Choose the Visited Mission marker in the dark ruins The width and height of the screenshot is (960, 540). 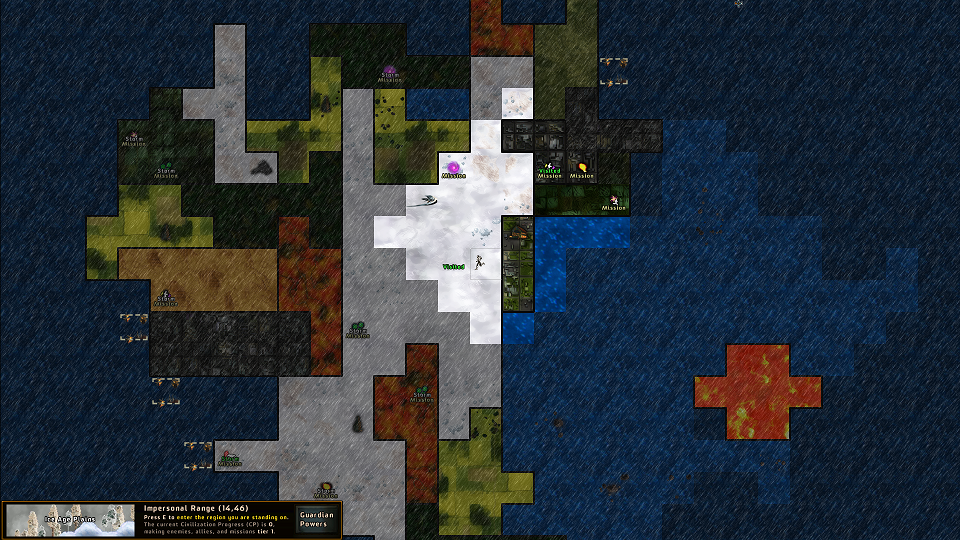click(549, 169)
